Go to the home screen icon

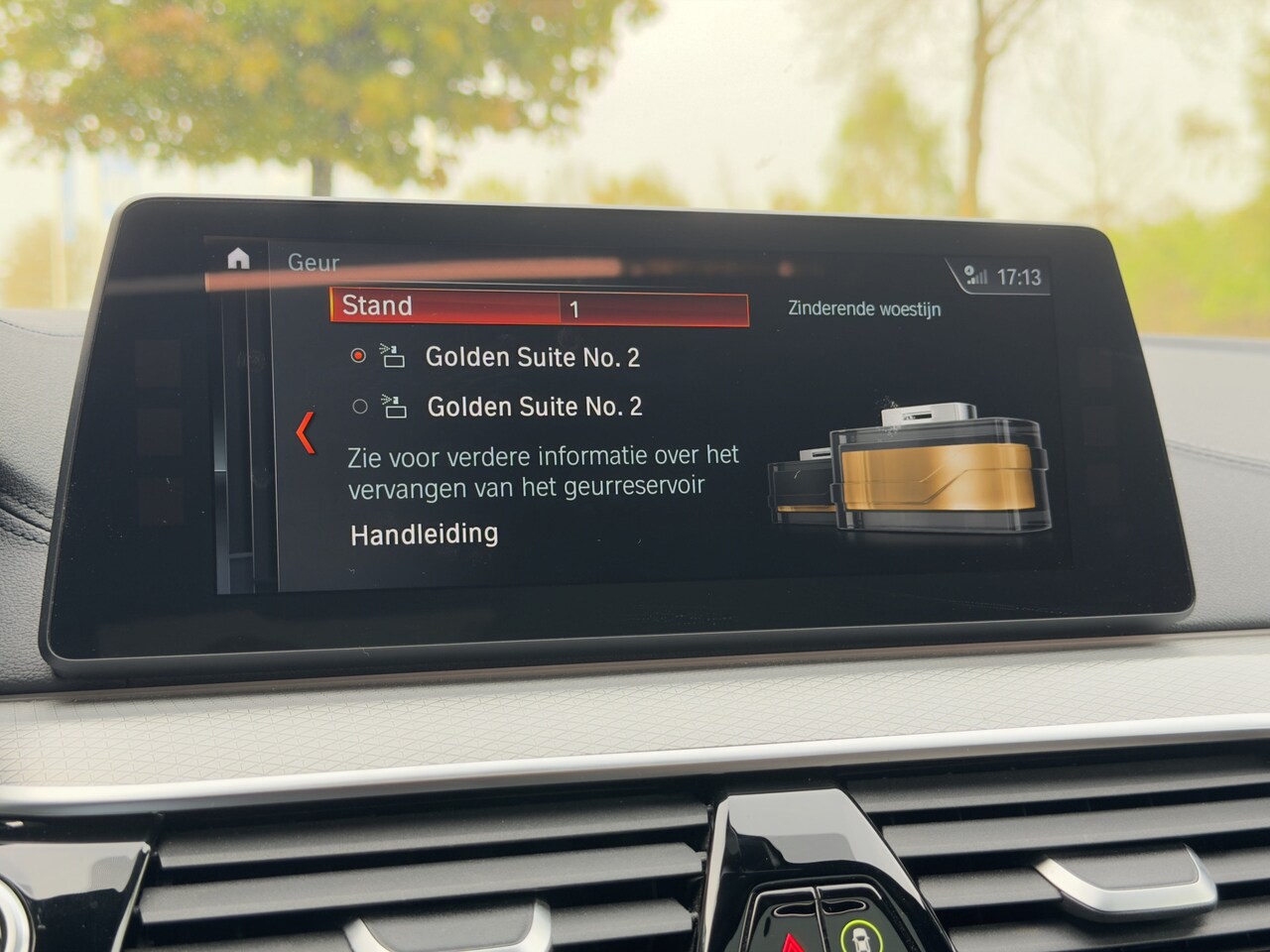[x=238, y=259]
